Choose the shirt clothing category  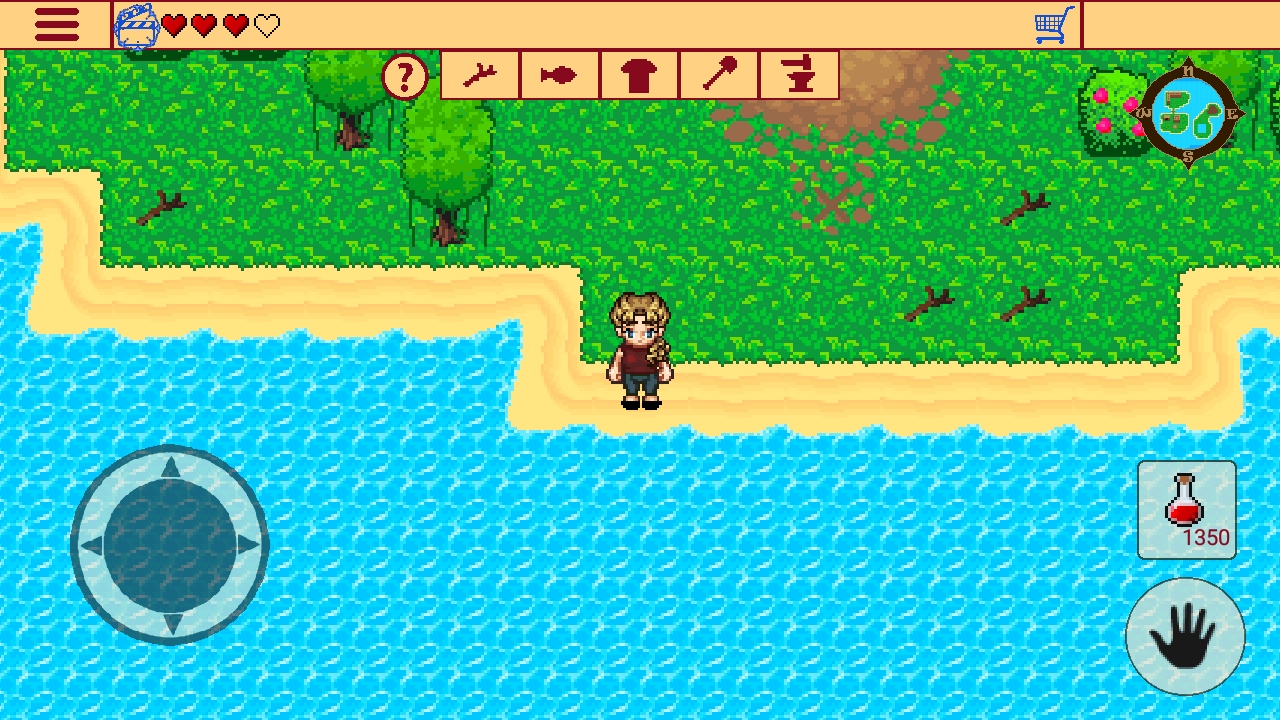[x=640, y=75]
